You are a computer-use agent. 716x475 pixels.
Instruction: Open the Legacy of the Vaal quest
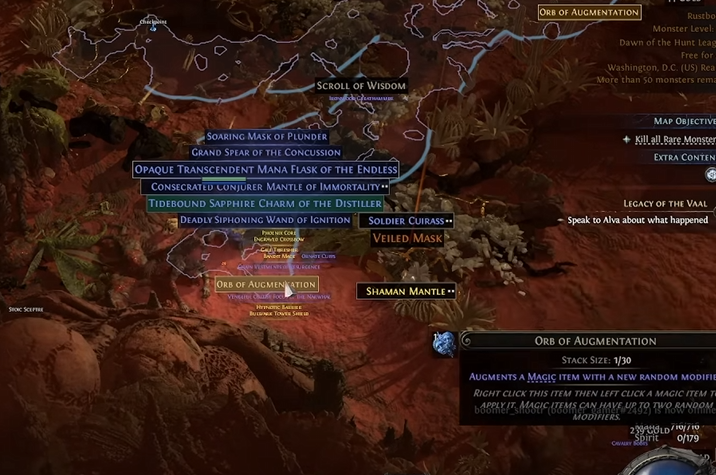click(665, 204)
